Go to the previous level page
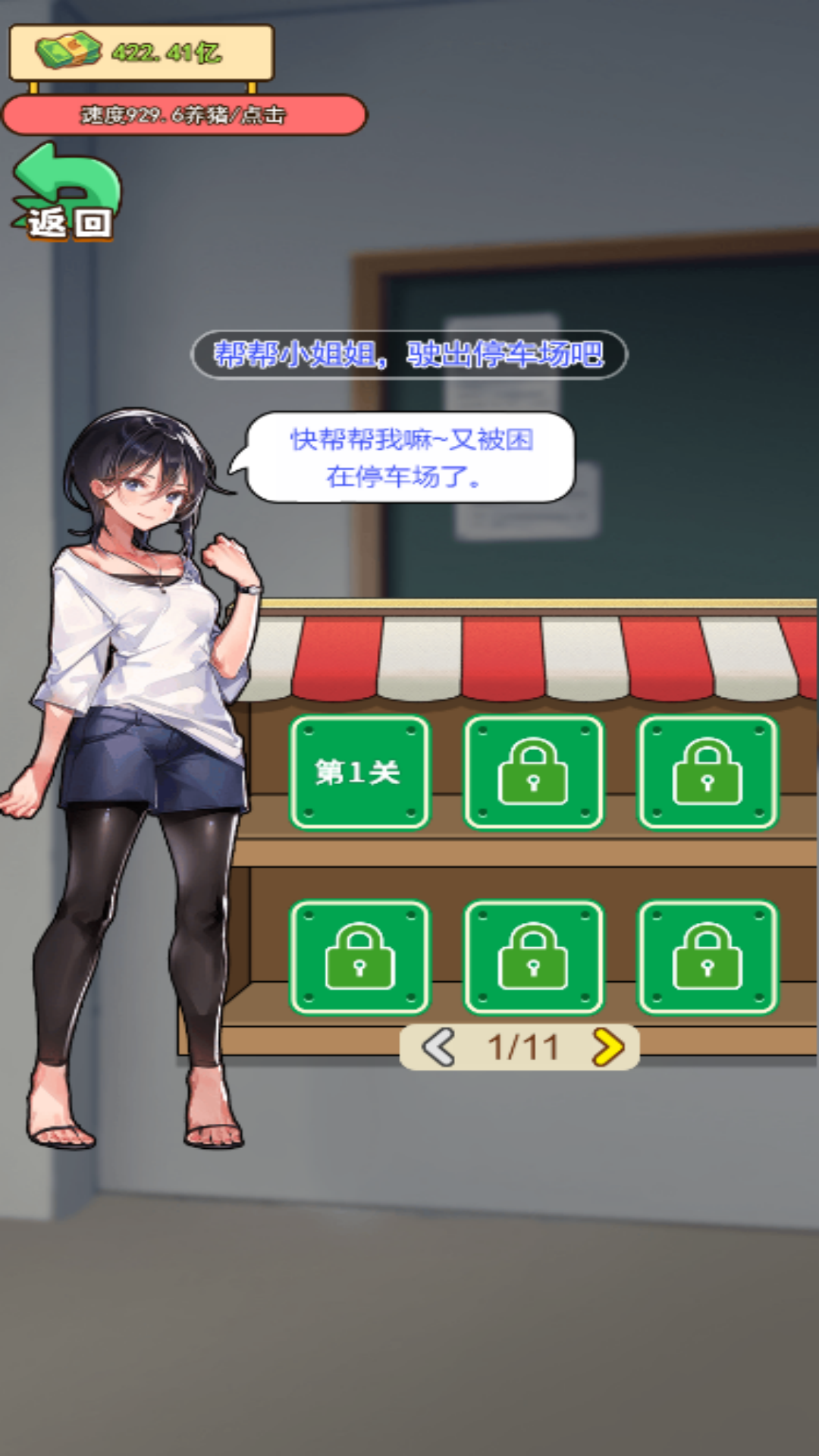The image size is (819, 1456). [x=439, y=1047]
